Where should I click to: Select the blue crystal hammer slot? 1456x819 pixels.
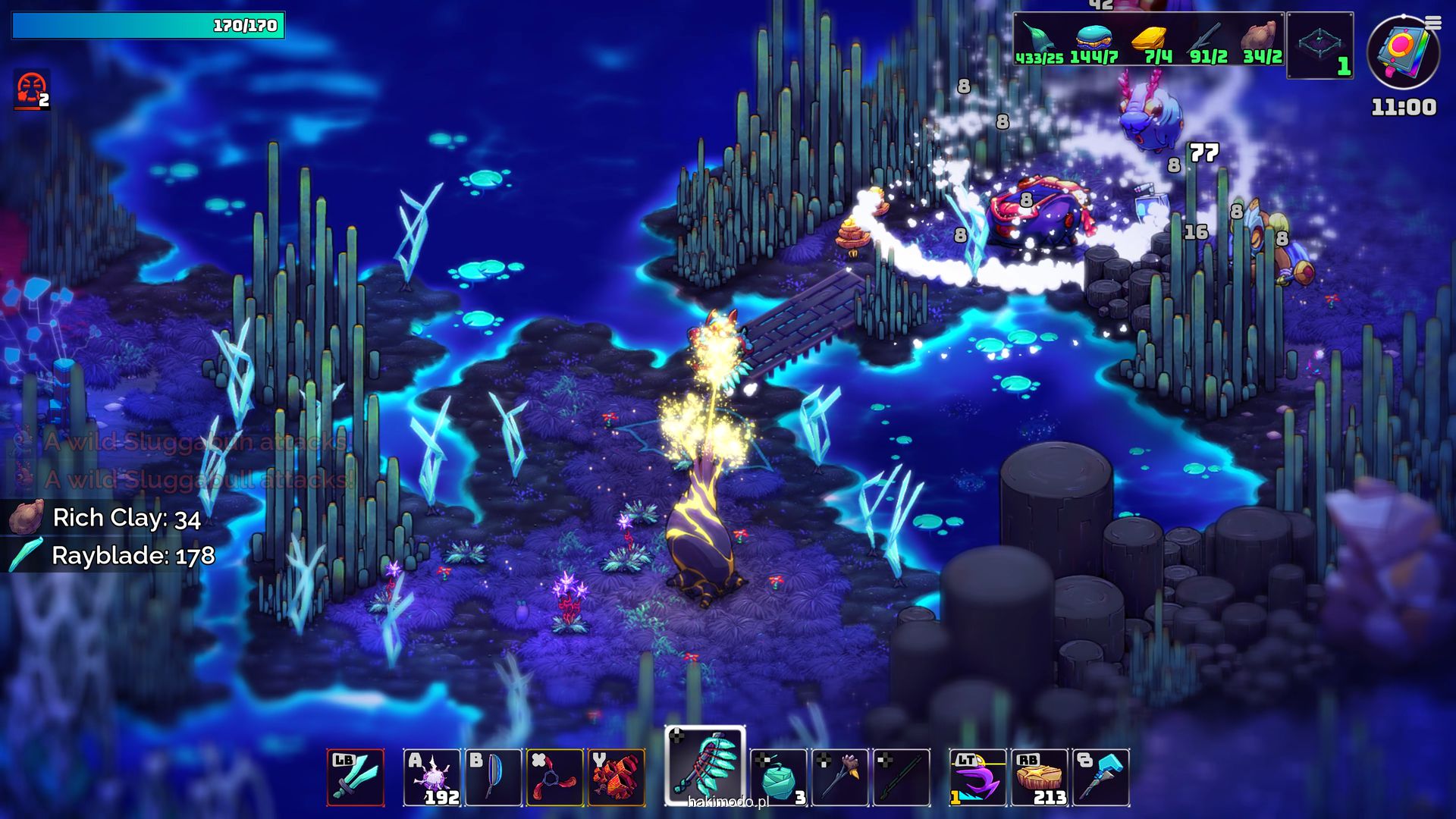click(1101, 777)
